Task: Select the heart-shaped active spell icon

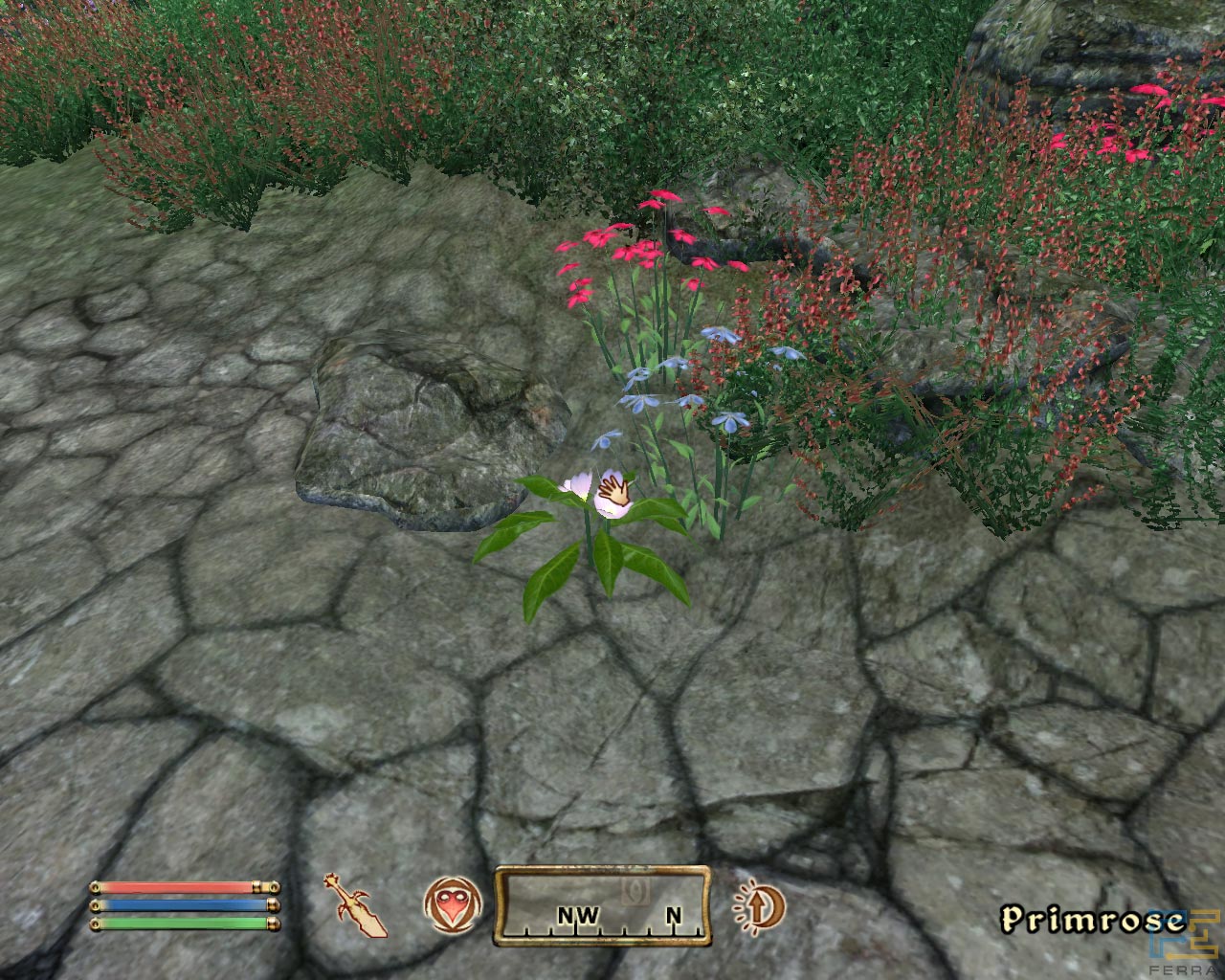Action: click(x=449, y=904)
